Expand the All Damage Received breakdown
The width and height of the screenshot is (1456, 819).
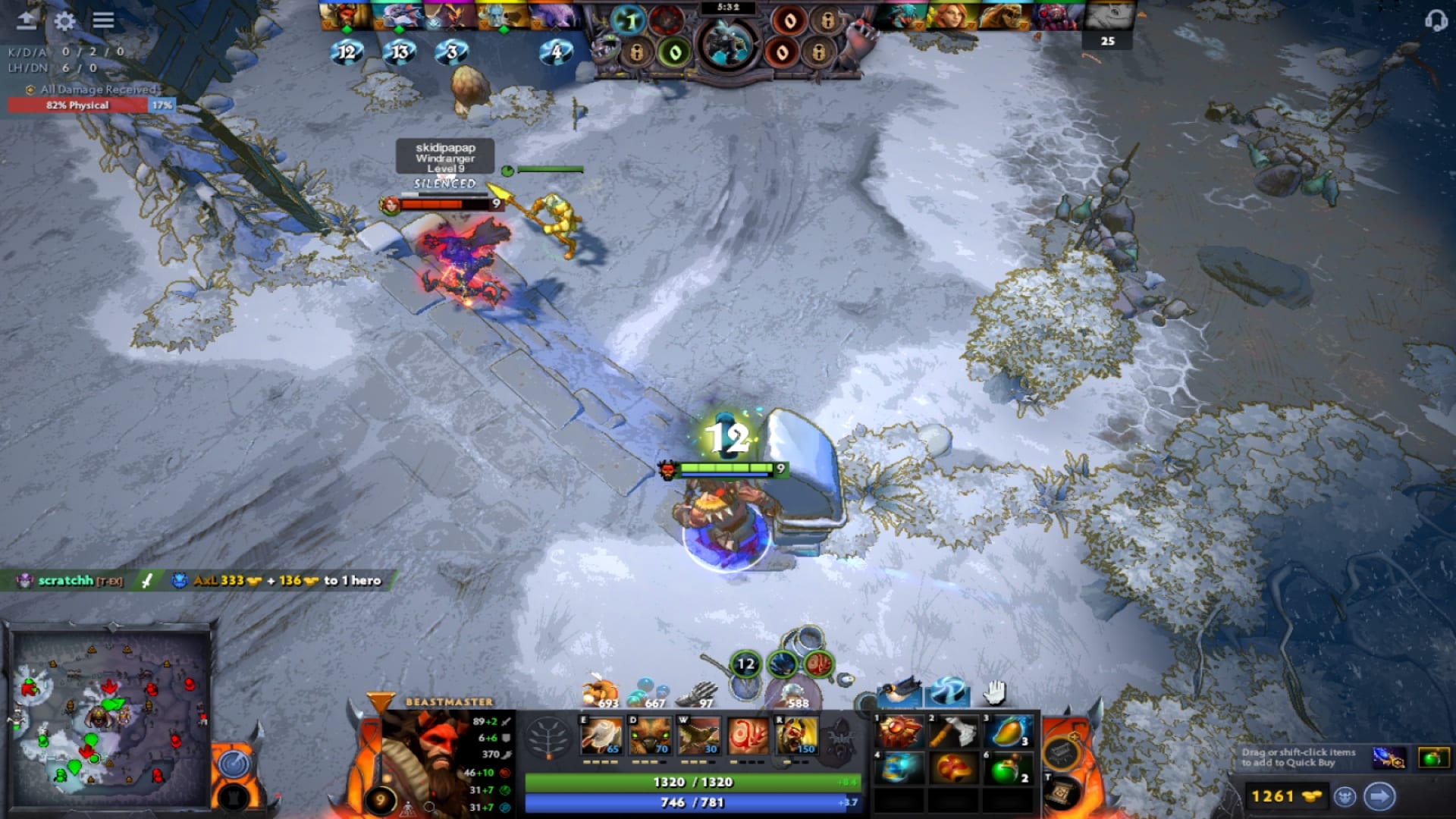(95, 89)
